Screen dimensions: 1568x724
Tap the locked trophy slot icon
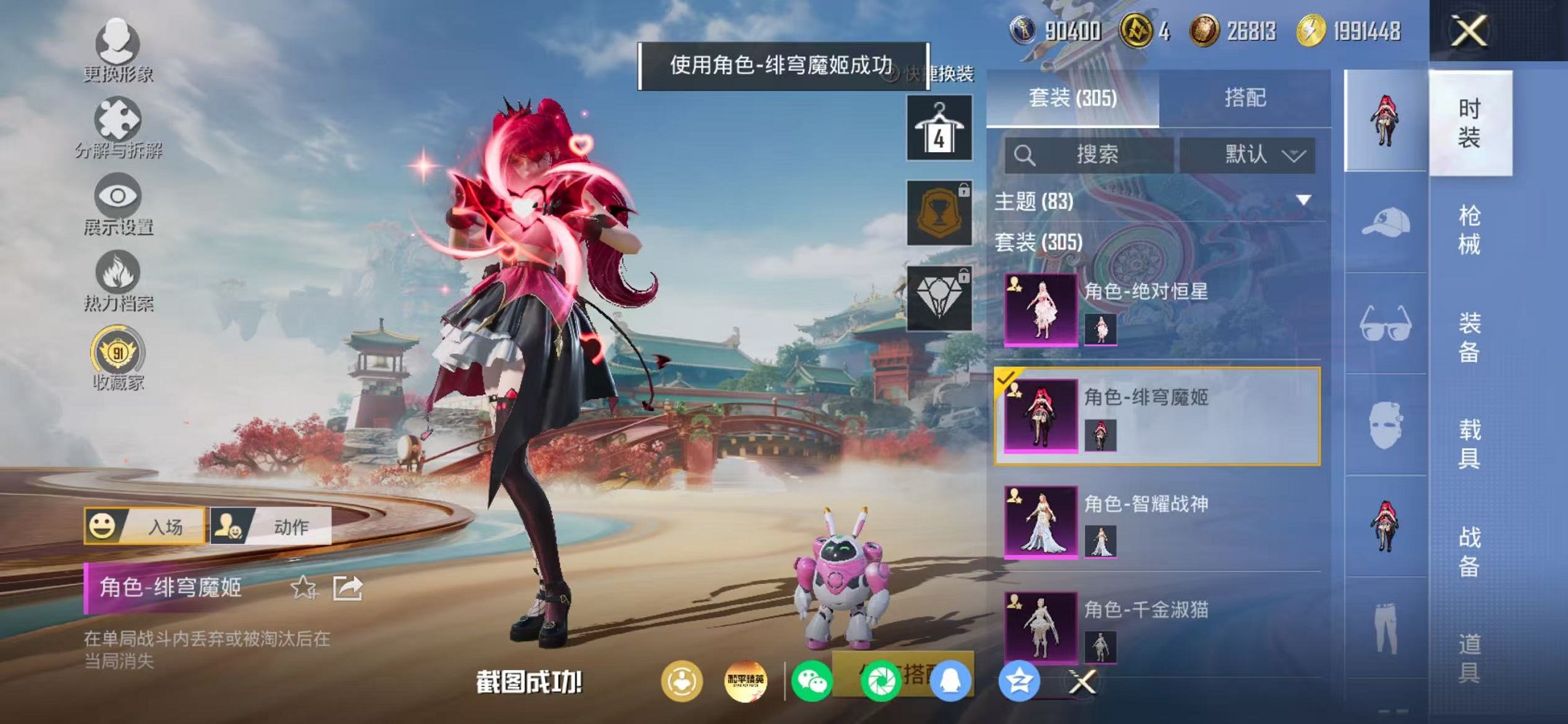click(x=941, y=215)
